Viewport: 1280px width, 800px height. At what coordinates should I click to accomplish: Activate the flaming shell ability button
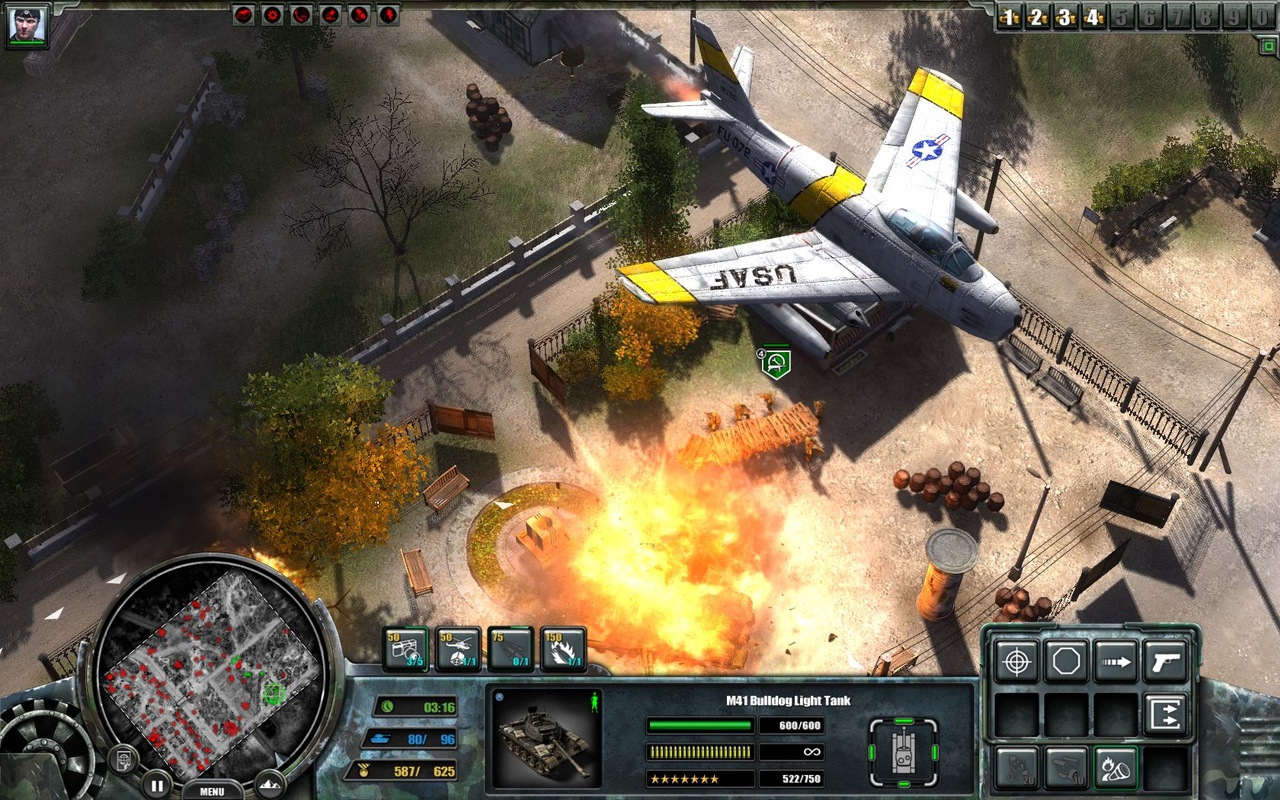pyautogui.click(x=1116, y=767)
